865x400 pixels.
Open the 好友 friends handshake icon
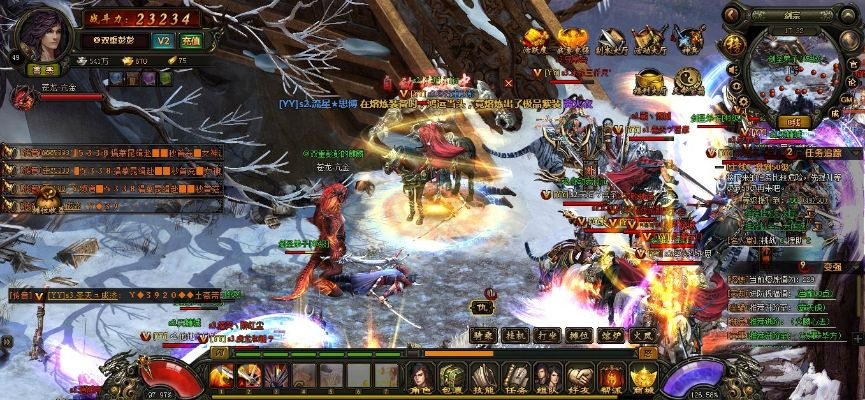click(x=579, y=378)
